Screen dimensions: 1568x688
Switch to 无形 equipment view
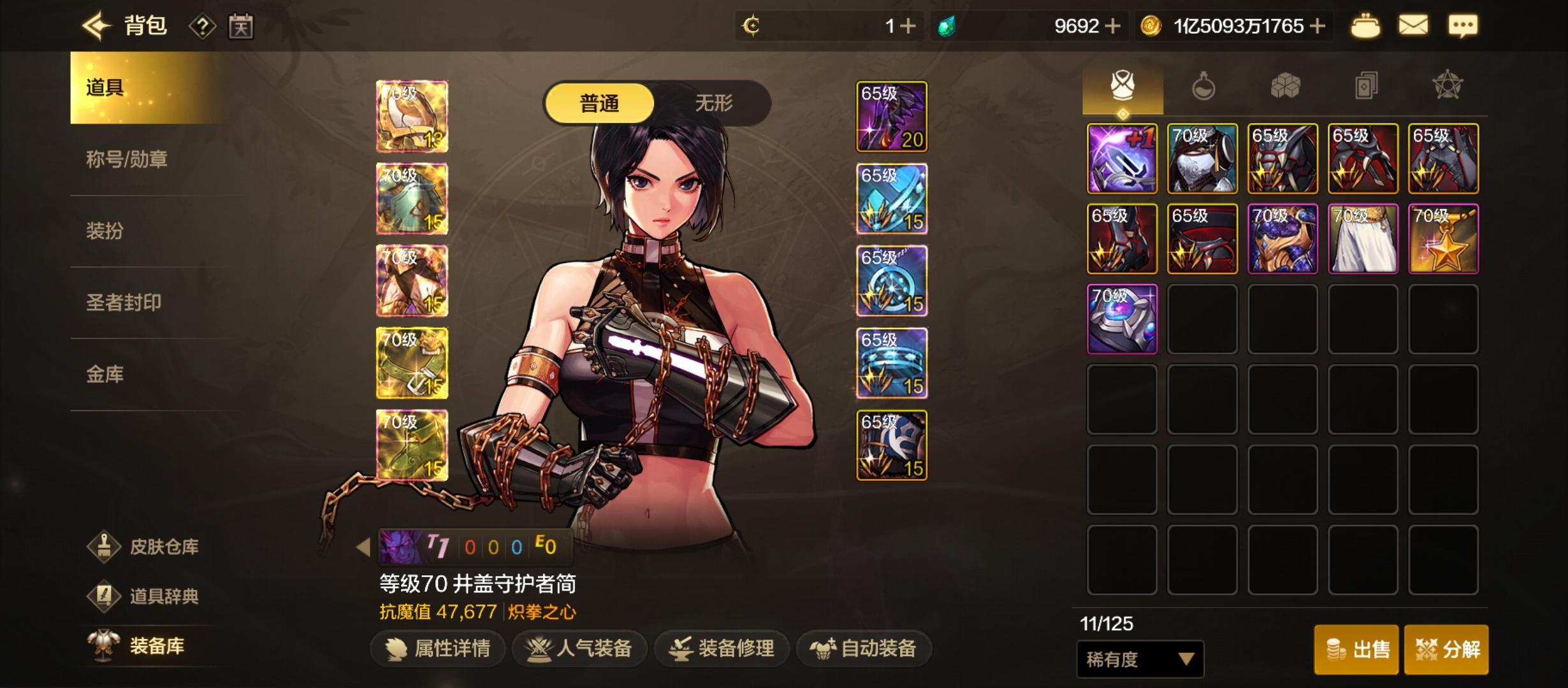(x=714, y=103)
